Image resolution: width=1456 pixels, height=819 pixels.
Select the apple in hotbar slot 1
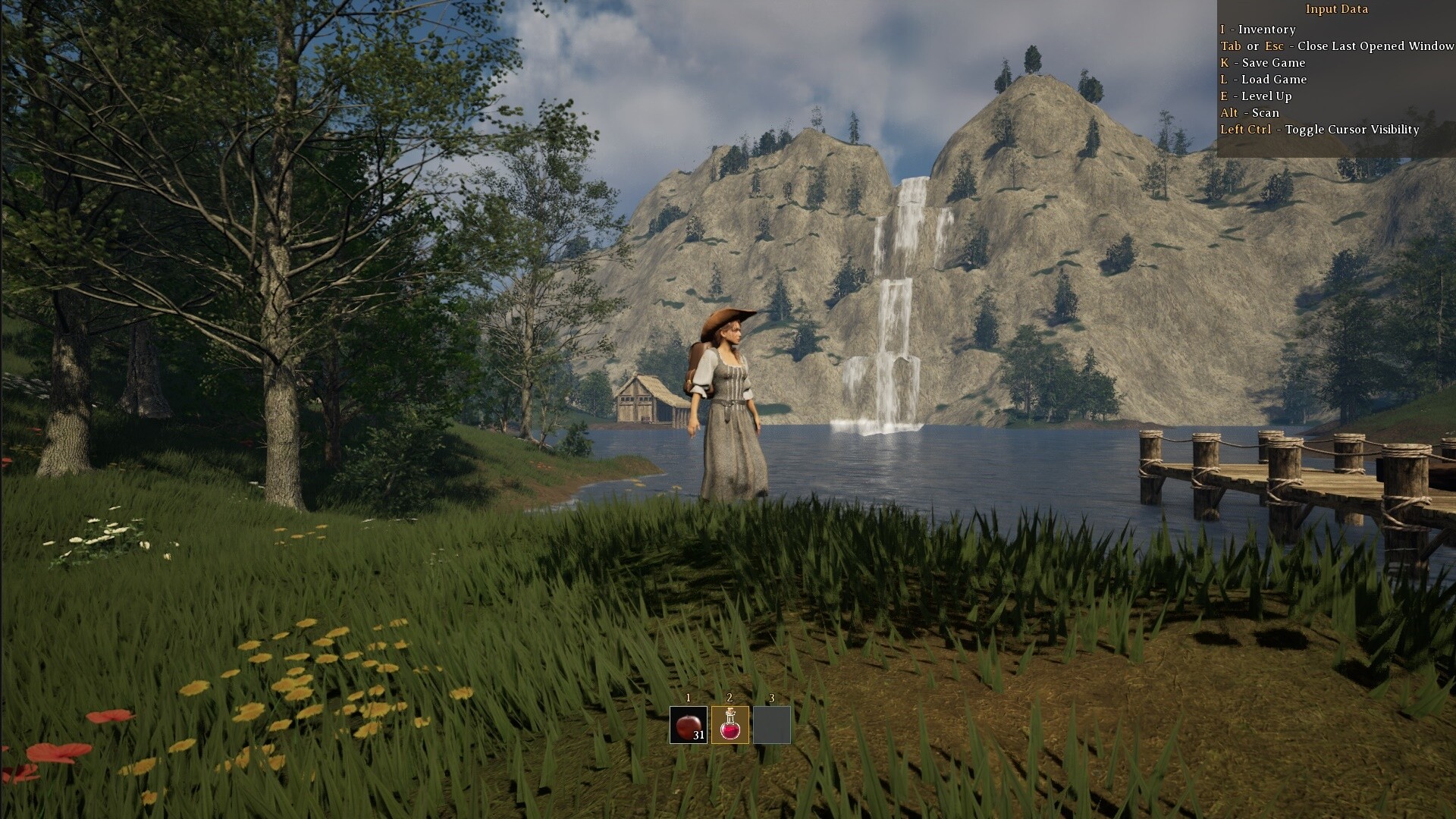tap(689, 724)
